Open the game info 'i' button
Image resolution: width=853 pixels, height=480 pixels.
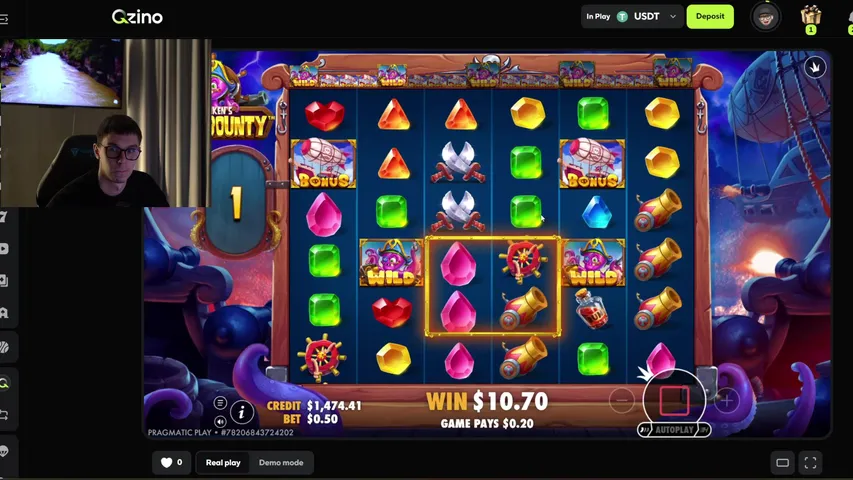tap(241, 411)
